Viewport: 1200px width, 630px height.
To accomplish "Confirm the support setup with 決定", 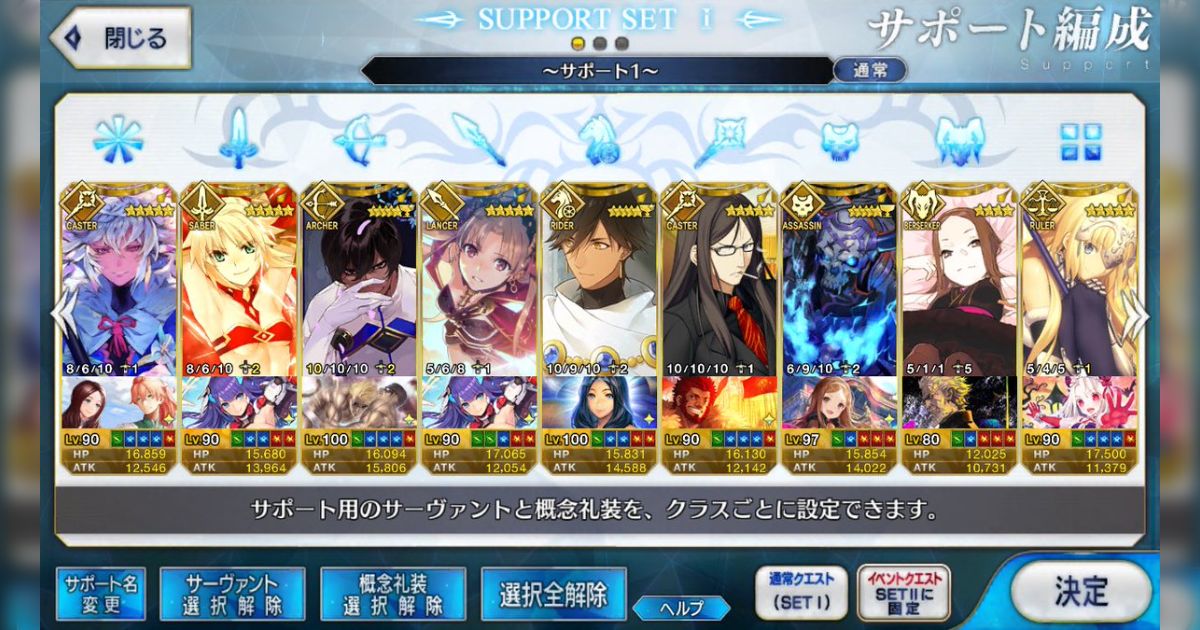I will 1080,591.
